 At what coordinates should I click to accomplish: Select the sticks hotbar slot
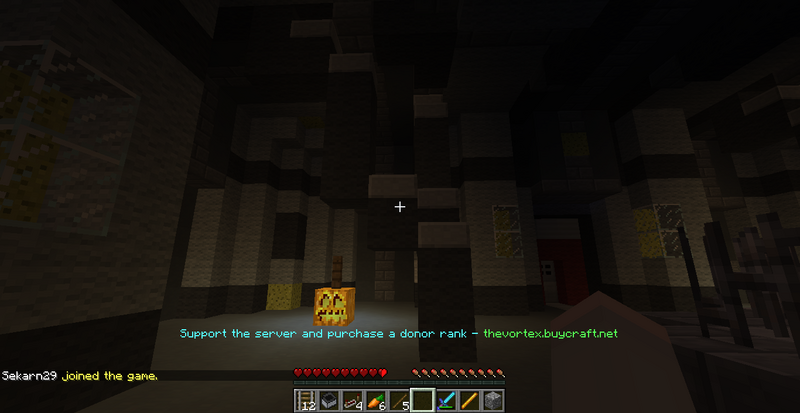400,401
